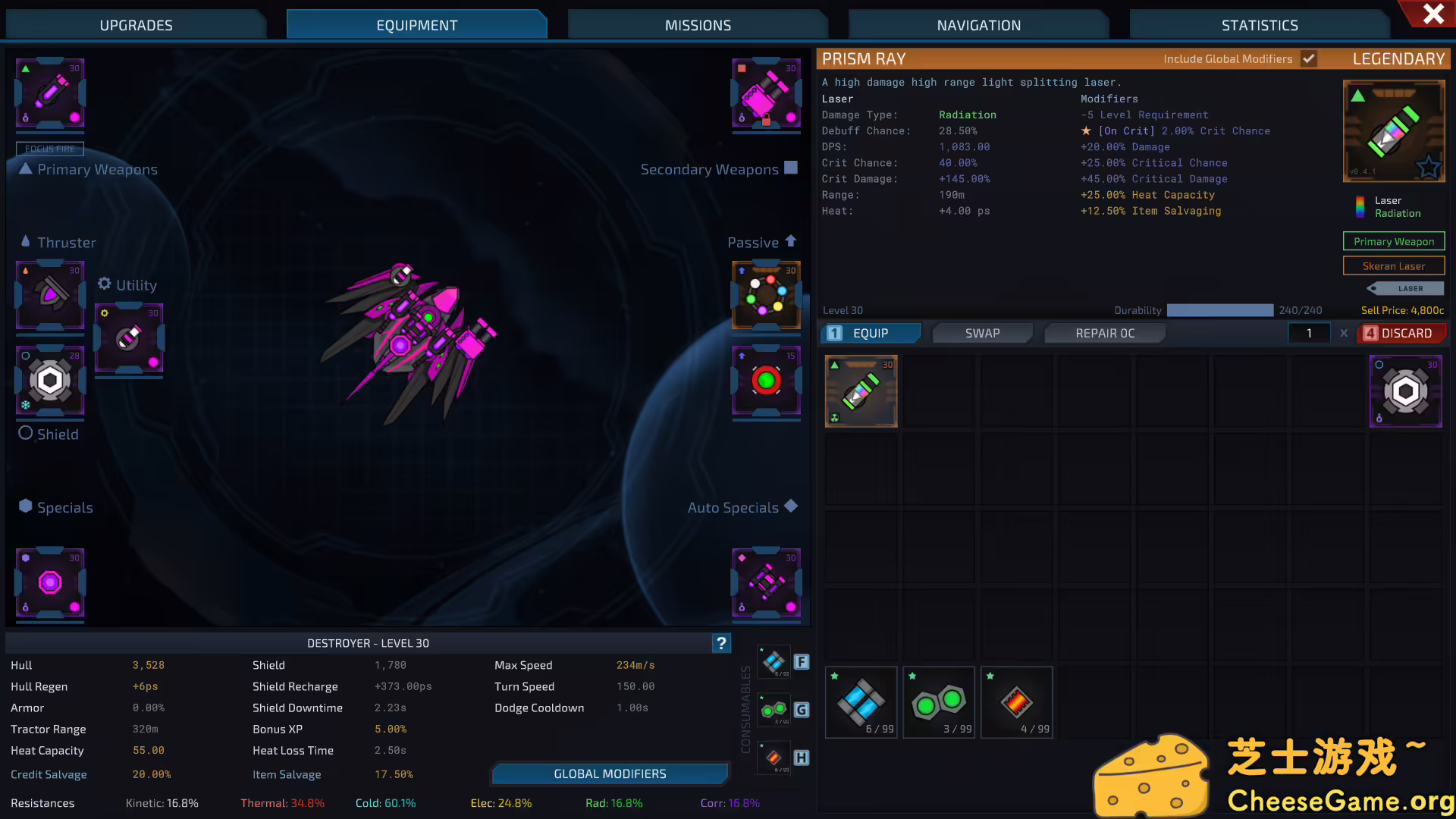
Task: Click the equipped Thruster slot icon
Action: click(x=49, y=297)
